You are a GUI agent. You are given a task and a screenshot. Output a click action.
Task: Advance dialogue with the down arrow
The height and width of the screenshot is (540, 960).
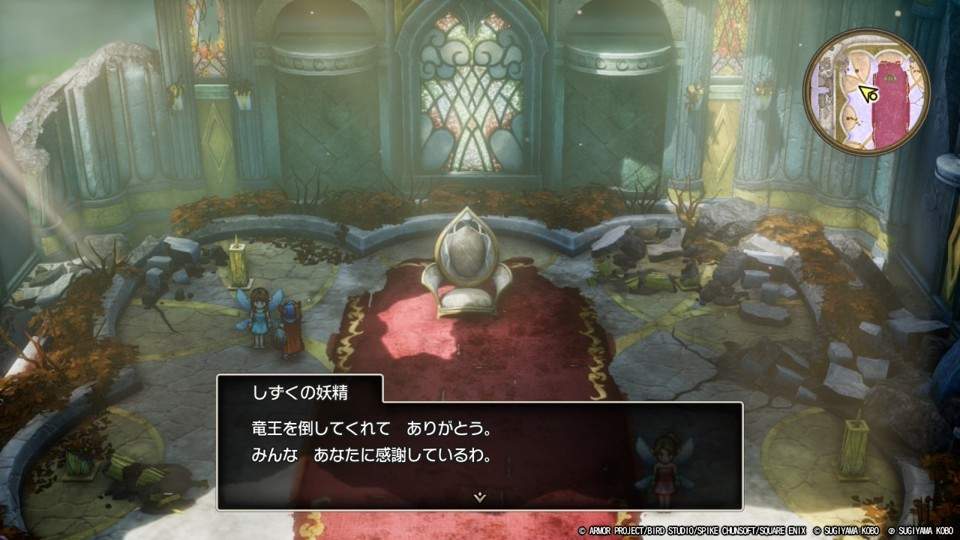[480, 495]
